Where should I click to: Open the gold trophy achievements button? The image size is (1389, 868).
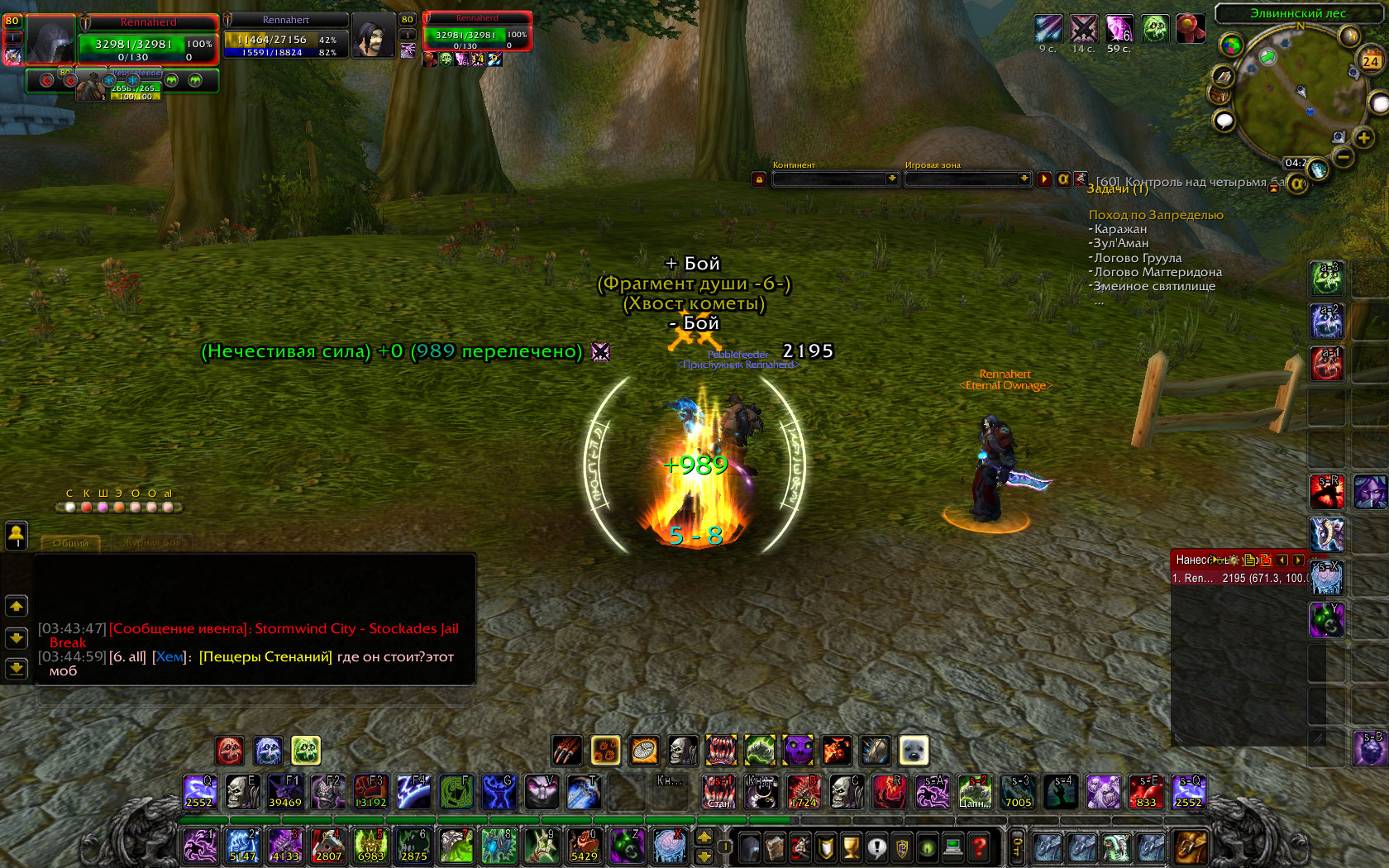tap(851, 847)
